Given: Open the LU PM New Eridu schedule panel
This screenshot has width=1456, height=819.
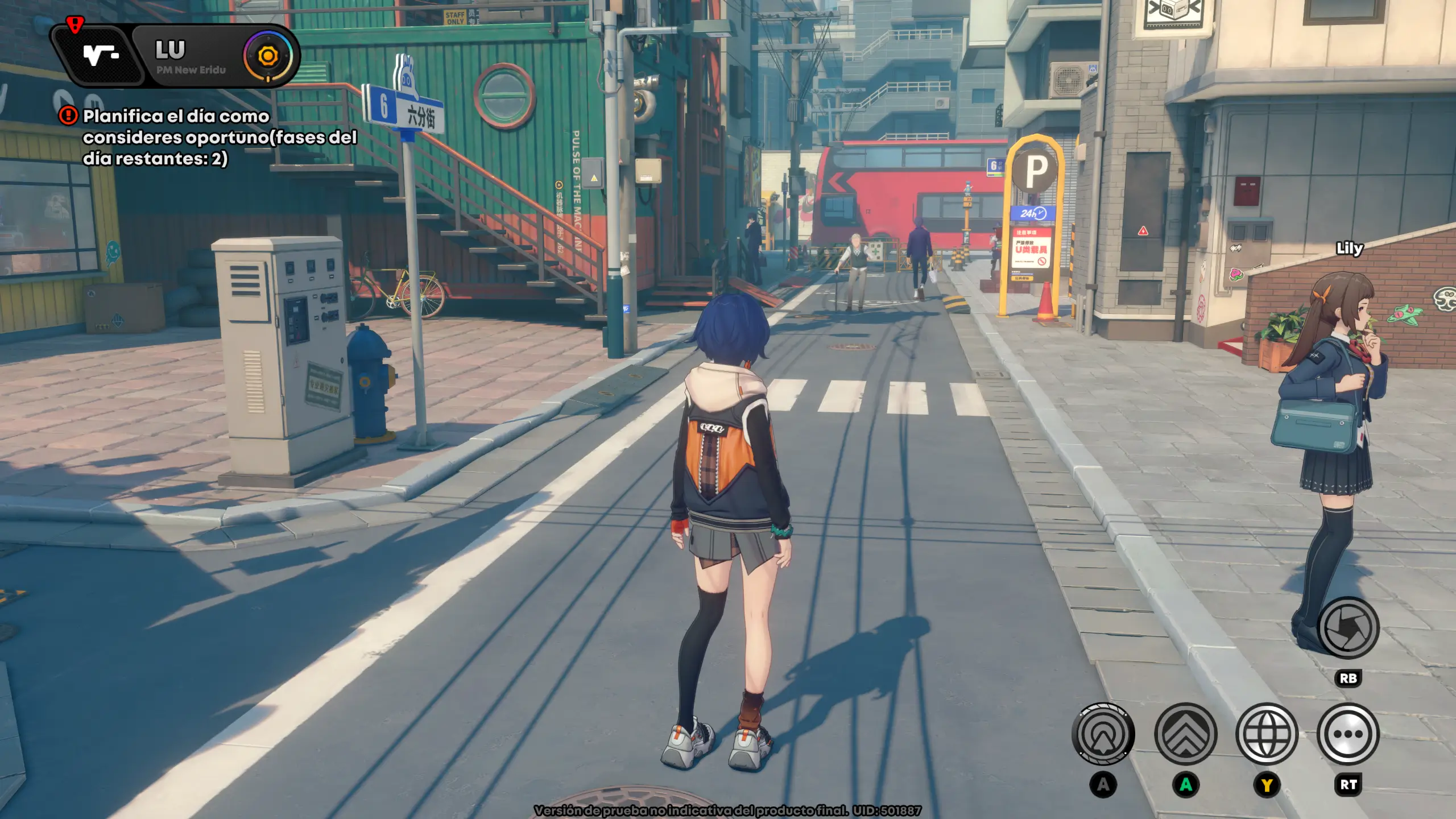Looking at the screenshot, I should coord(191,57).
